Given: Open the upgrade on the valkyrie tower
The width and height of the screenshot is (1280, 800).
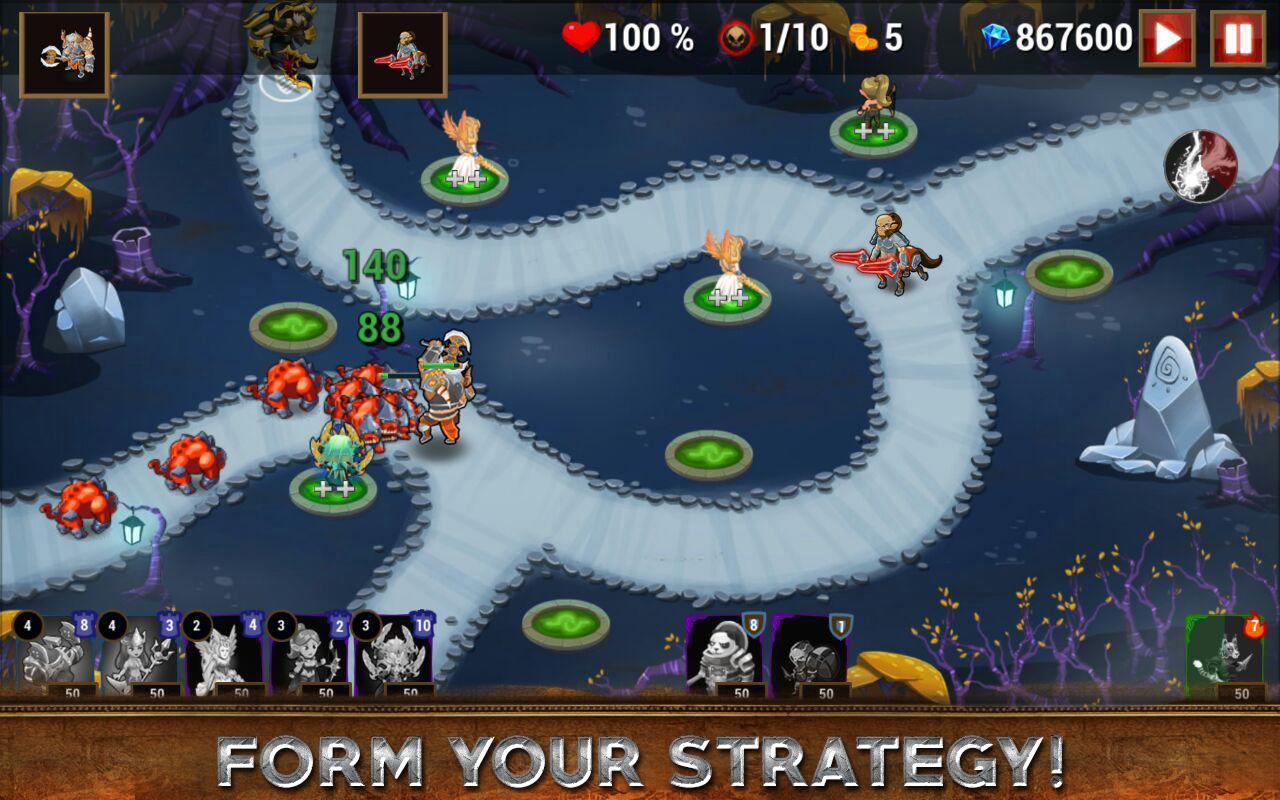Looking at the screenshot, I should (465, 182).
